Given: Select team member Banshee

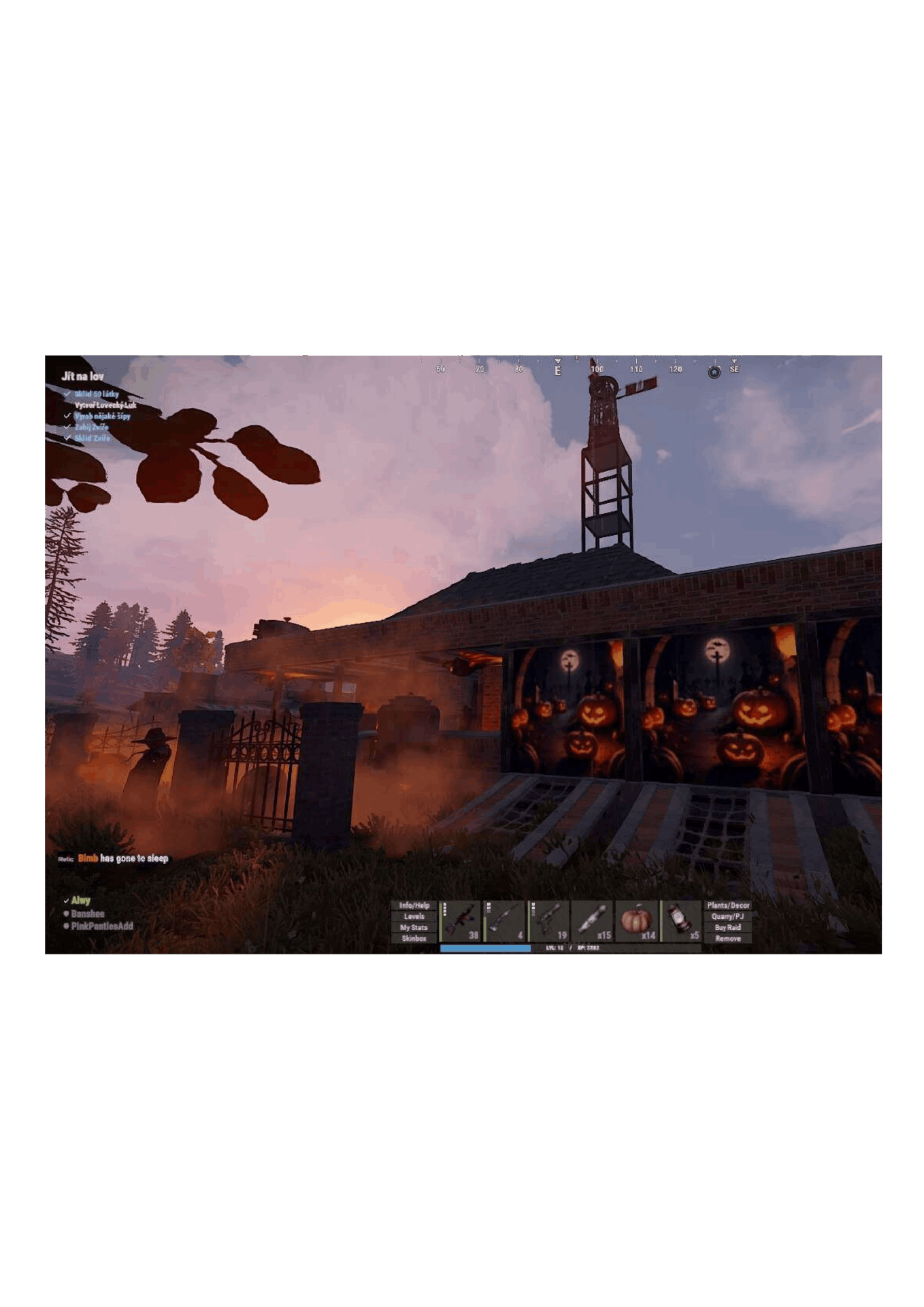Looking at the screenshot, I should point(88,914).
